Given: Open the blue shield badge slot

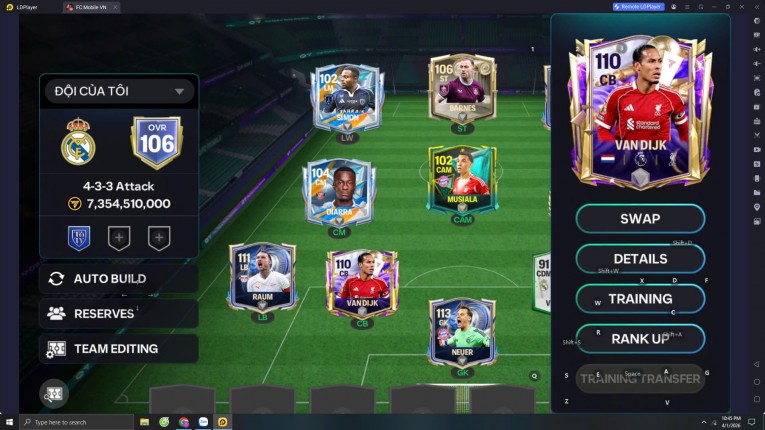Looking at the screenshot, I should pyautogui.click(x=78, y=238).
